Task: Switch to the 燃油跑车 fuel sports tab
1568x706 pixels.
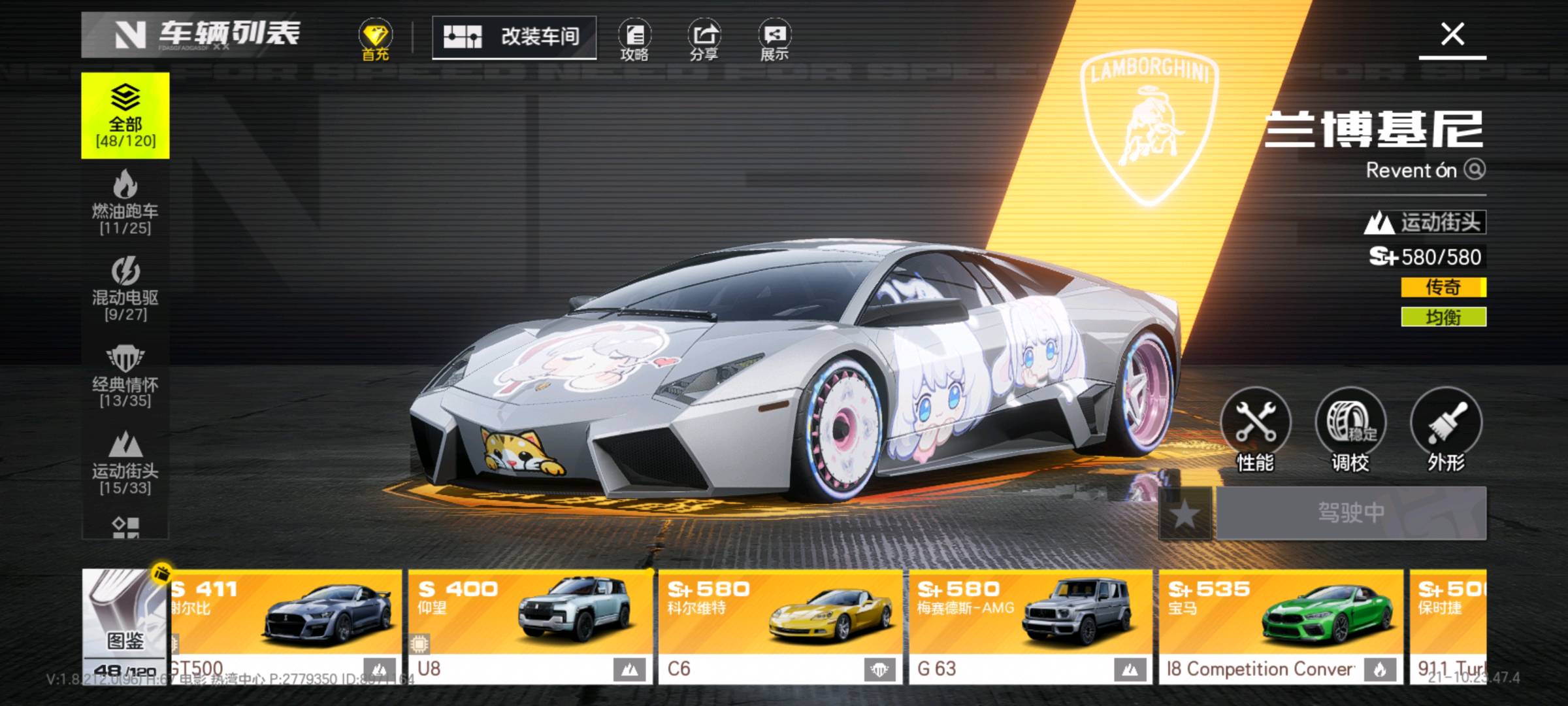Action: point(125,203)
